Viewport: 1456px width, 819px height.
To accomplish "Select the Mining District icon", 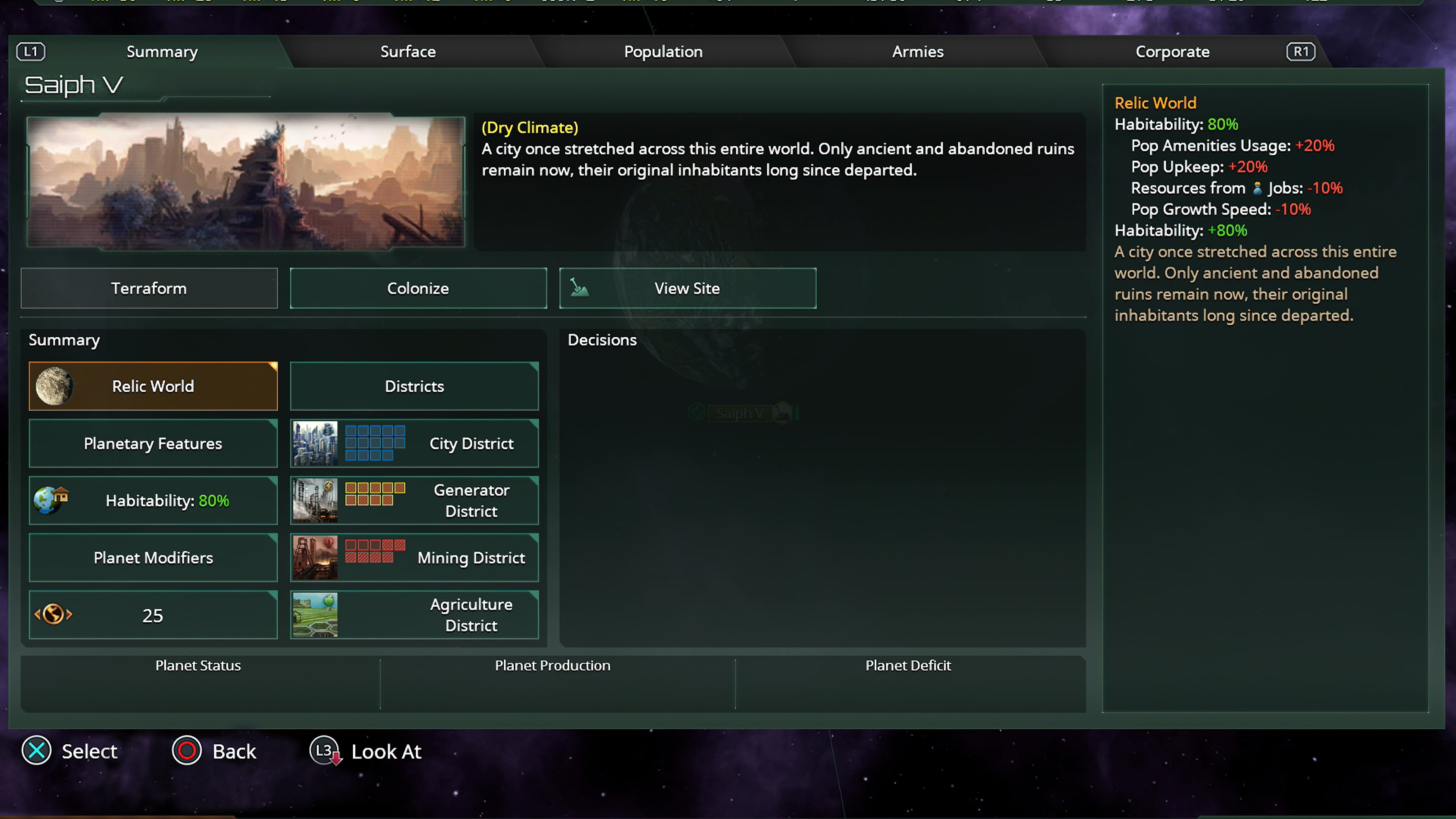I will point(315,558).
